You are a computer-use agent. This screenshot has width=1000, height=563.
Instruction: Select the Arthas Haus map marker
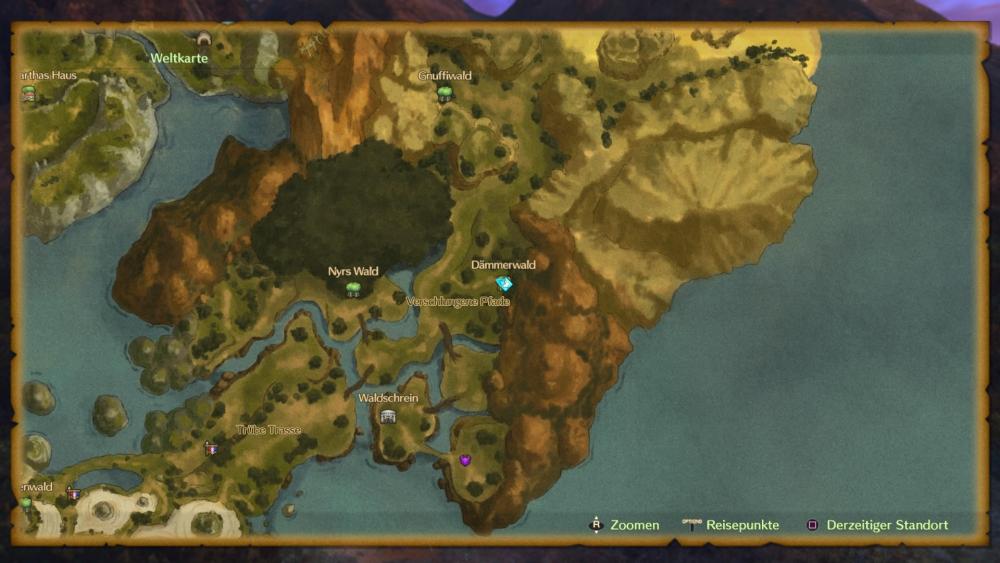[29, 93]
